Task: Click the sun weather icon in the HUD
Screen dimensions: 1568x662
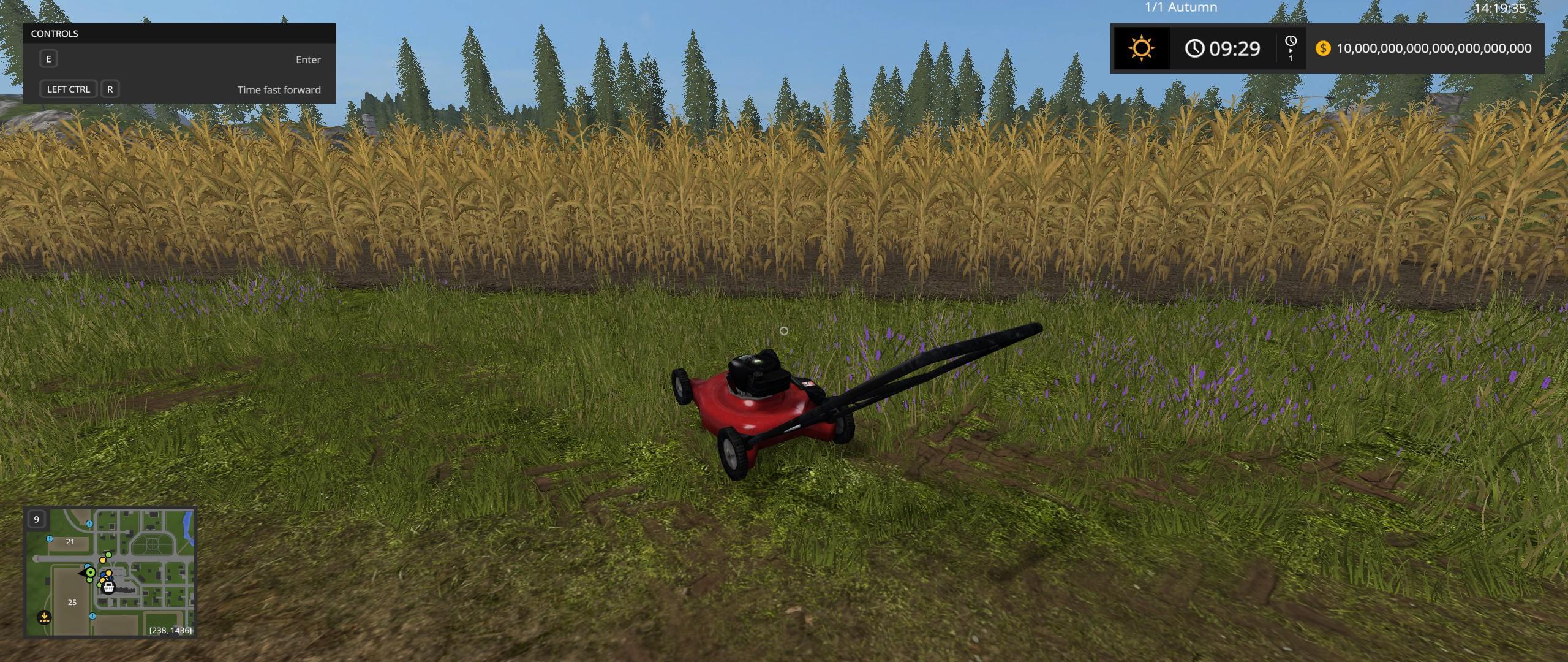Action: click(x=1141, y=48)
